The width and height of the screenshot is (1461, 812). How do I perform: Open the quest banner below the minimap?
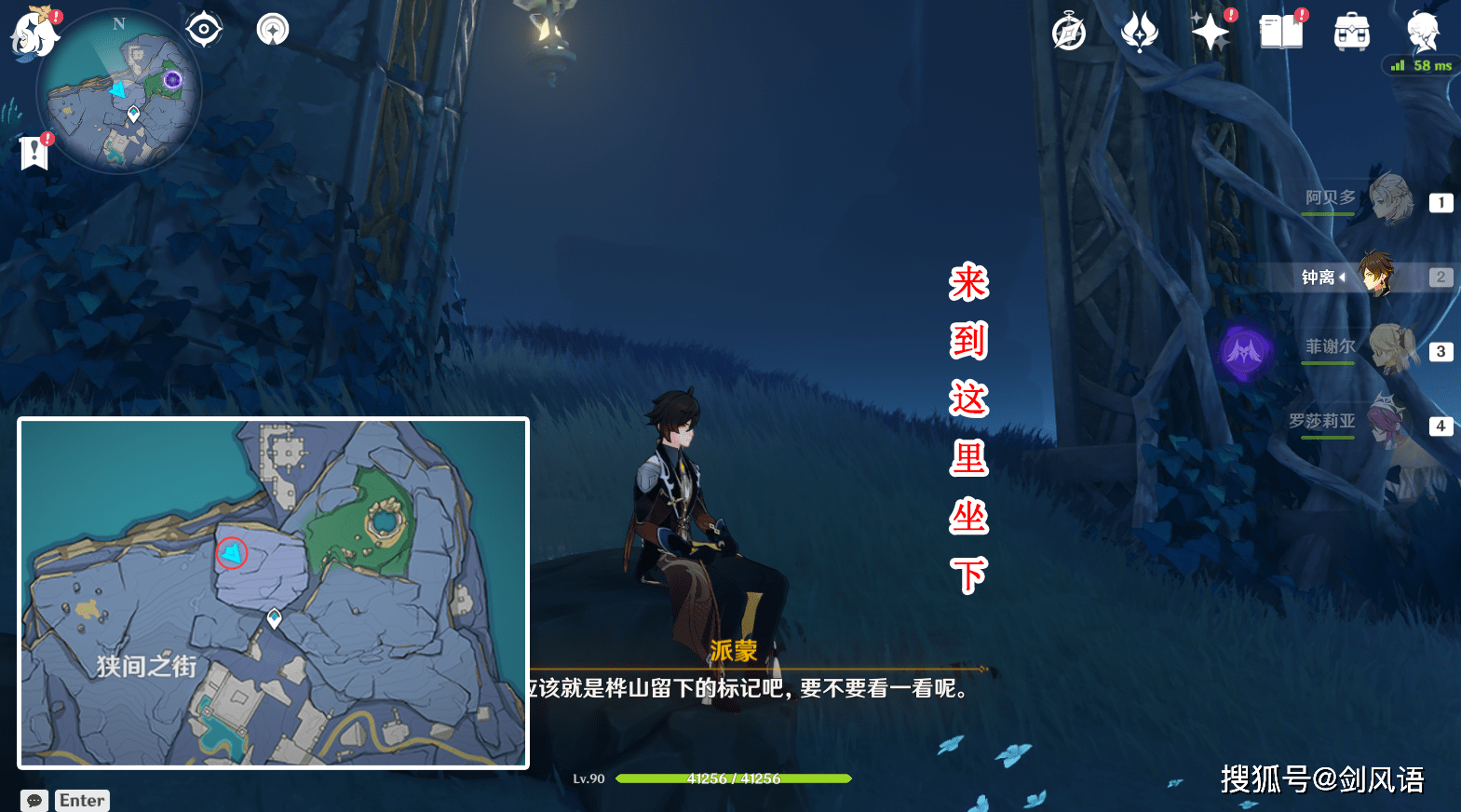coord(34,152)
